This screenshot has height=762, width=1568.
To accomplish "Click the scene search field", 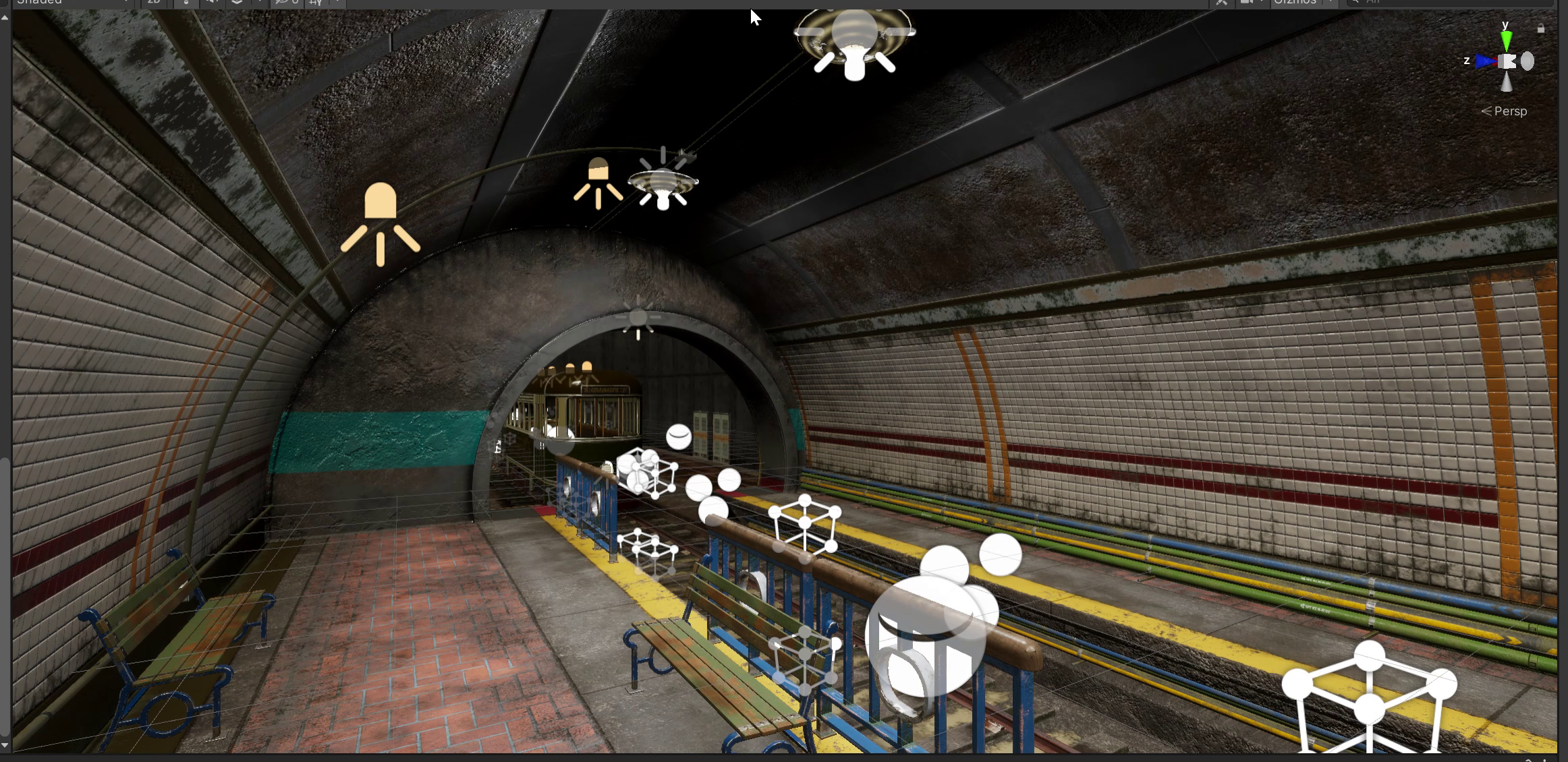I will coord(1451,2).
